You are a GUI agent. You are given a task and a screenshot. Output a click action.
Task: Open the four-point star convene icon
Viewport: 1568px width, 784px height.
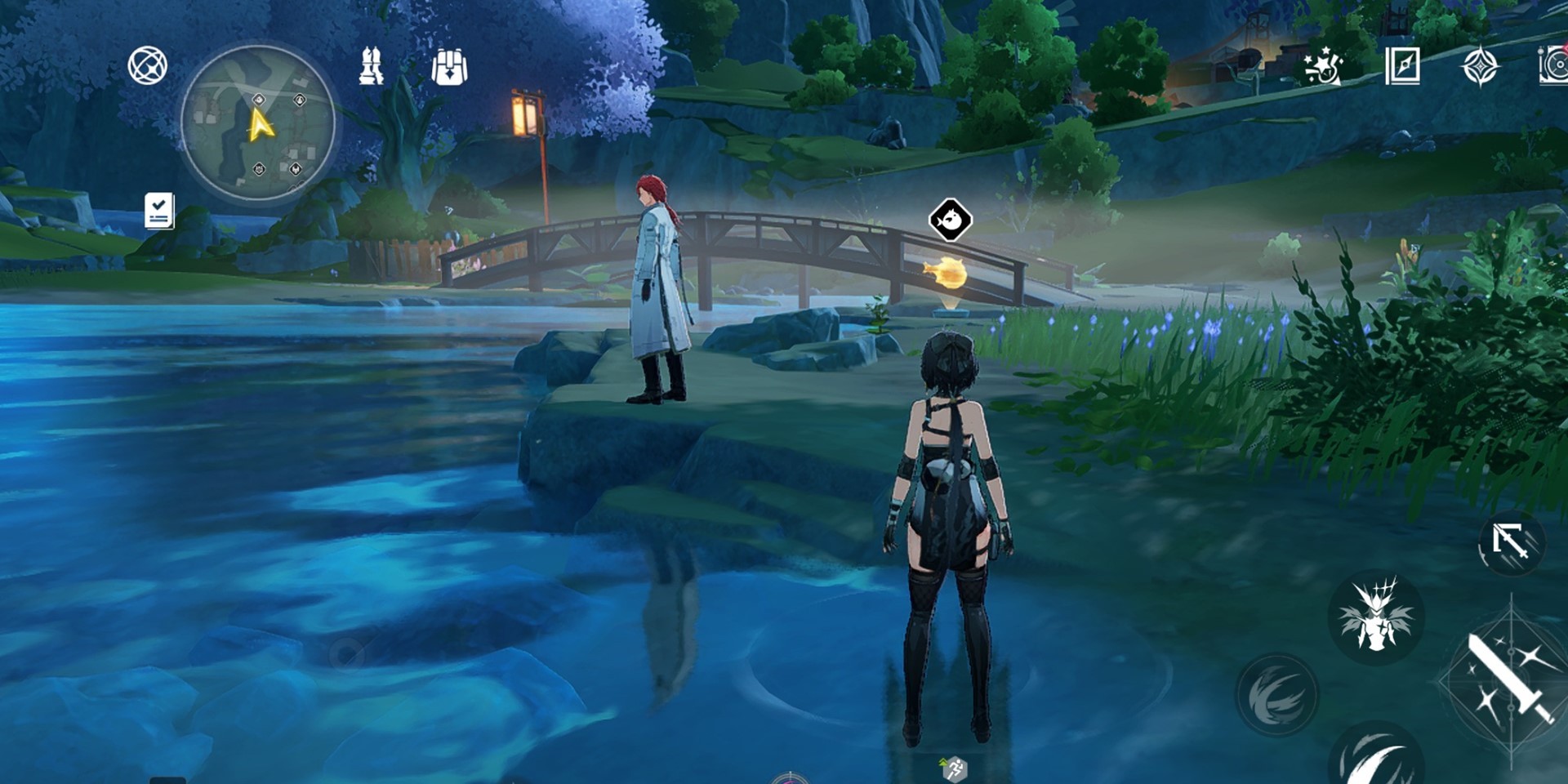(x=1480, y=66)
